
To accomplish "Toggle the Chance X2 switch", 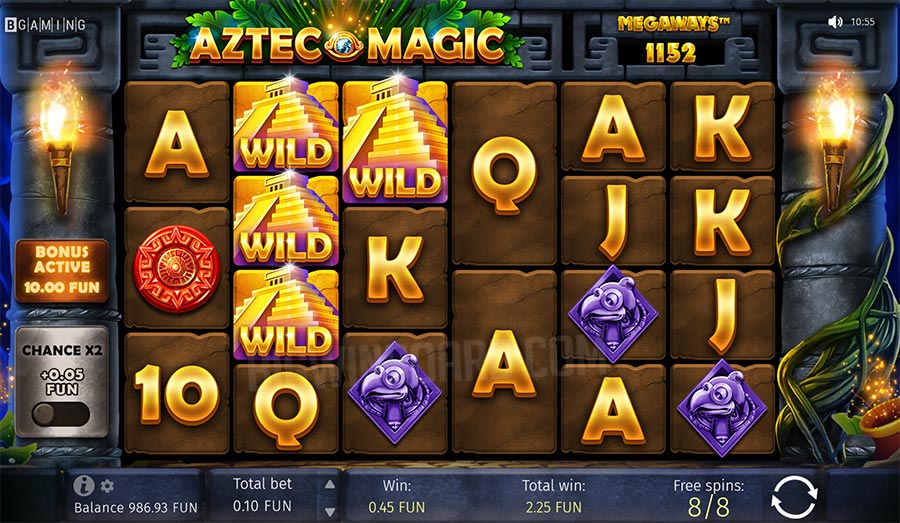I will click(x=61, y=413).
